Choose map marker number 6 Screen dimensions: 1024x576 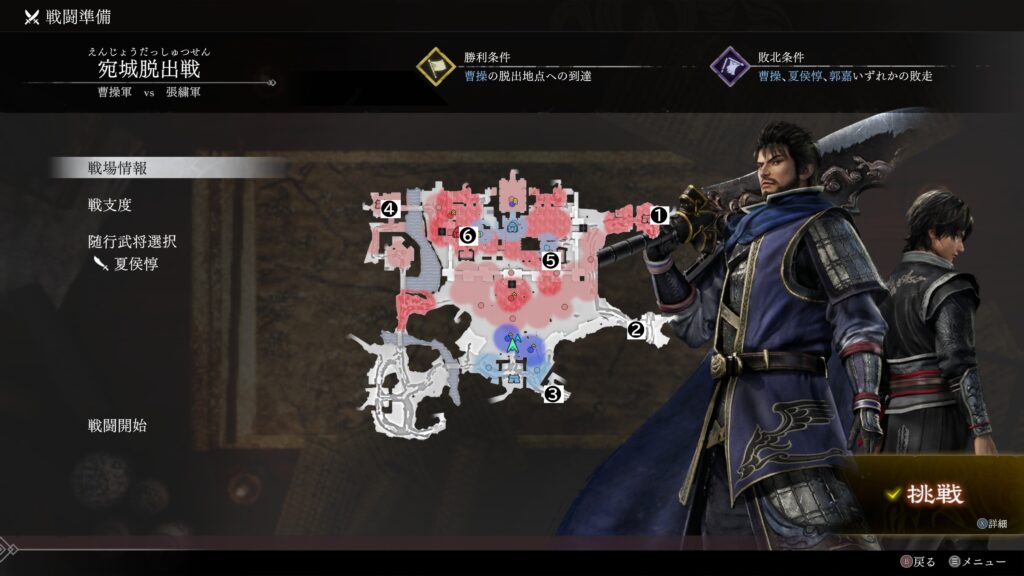click(467, 236)
